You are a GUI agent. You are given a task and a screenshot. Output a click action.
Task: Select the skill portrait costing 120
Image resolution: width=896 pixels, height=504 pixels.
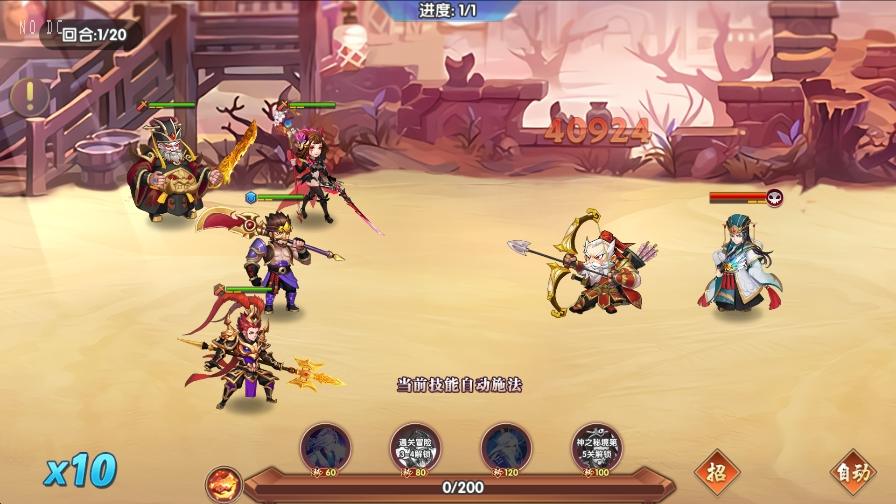[x=506, y=447]
